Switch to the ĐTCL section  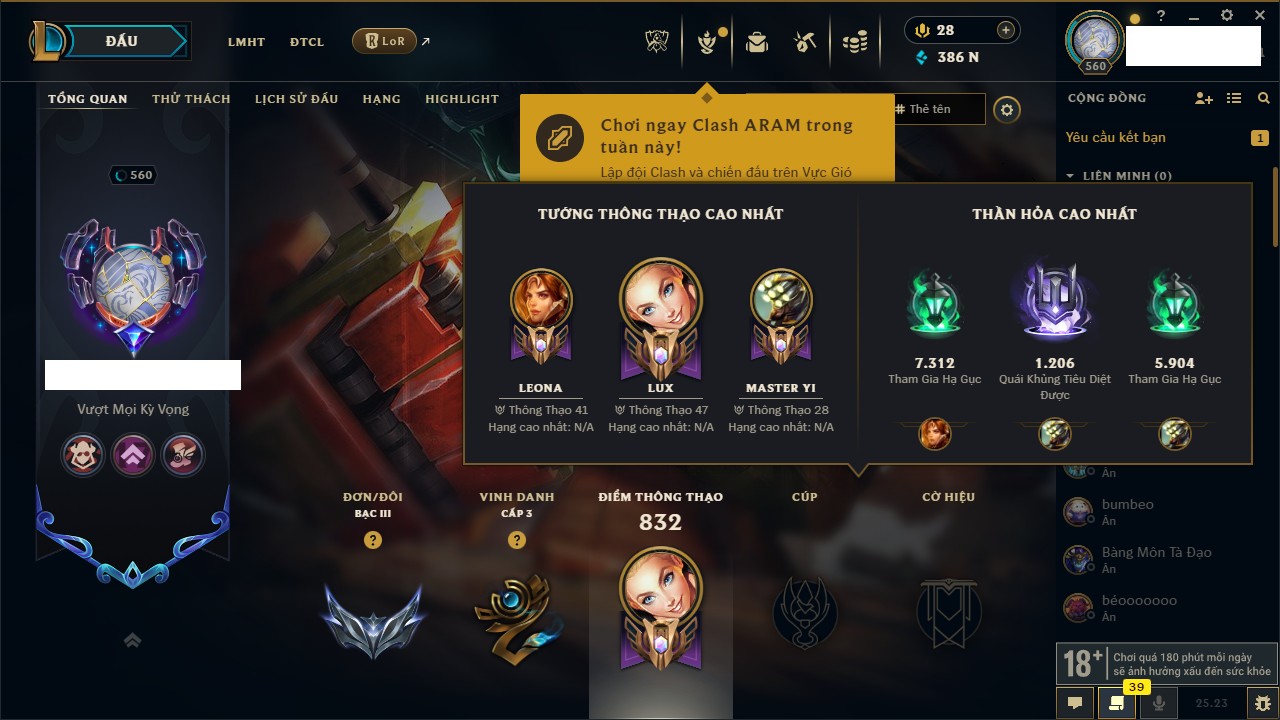click(x=307, y=42)
